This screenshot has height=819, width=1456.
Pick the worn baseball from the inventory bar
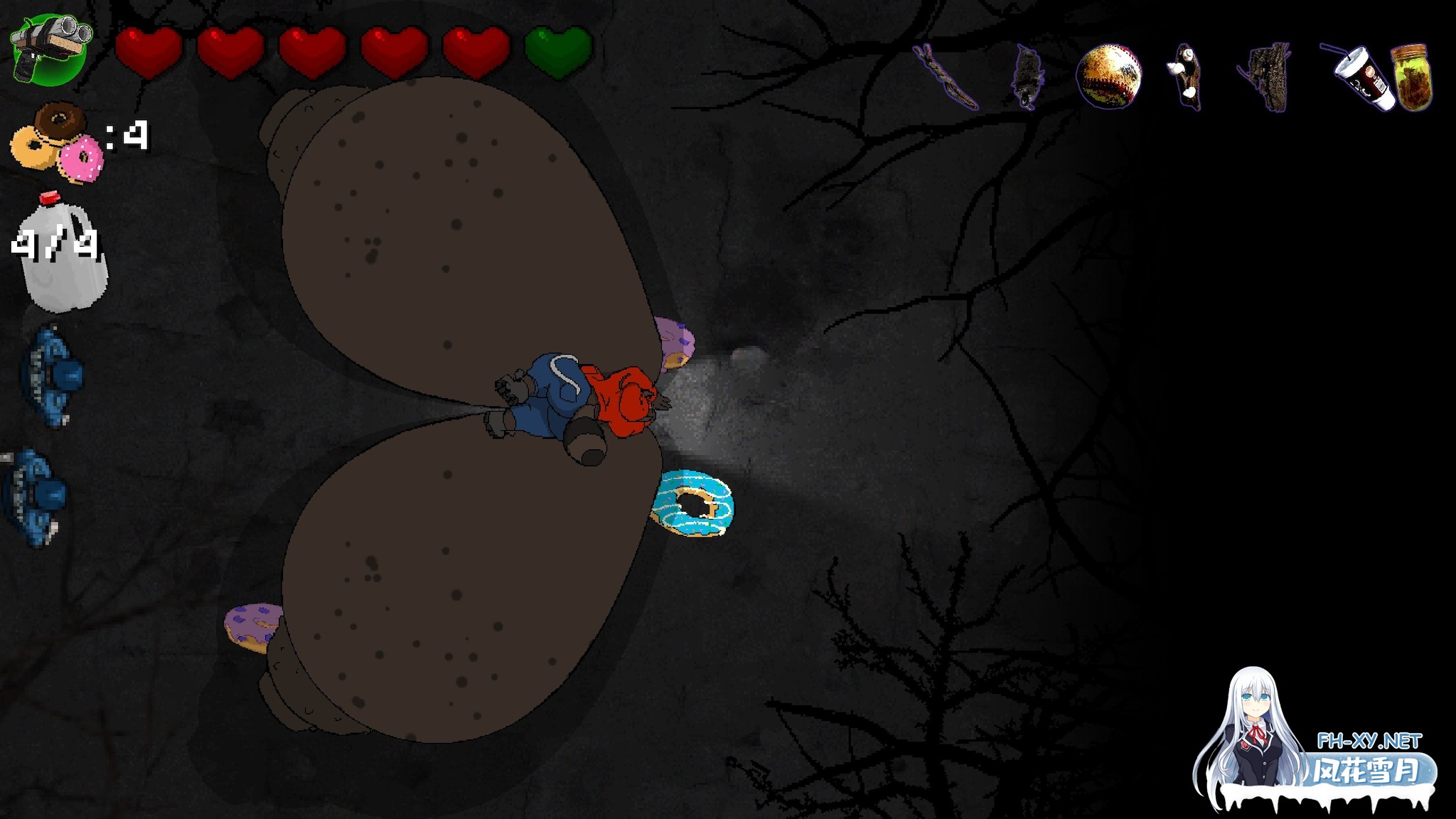pos(1110,75)
